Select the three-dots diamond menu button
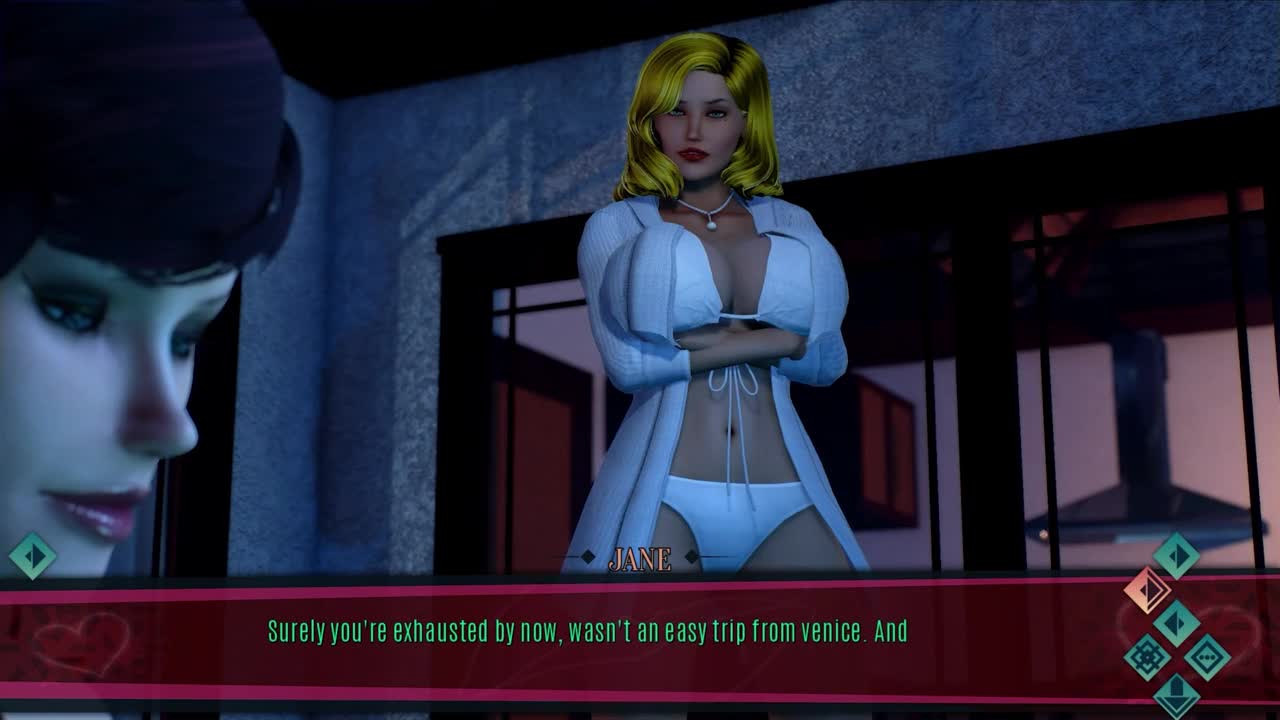Image resolution: width=1280 pixels, height=720 pixels. tap(1207, 657)
